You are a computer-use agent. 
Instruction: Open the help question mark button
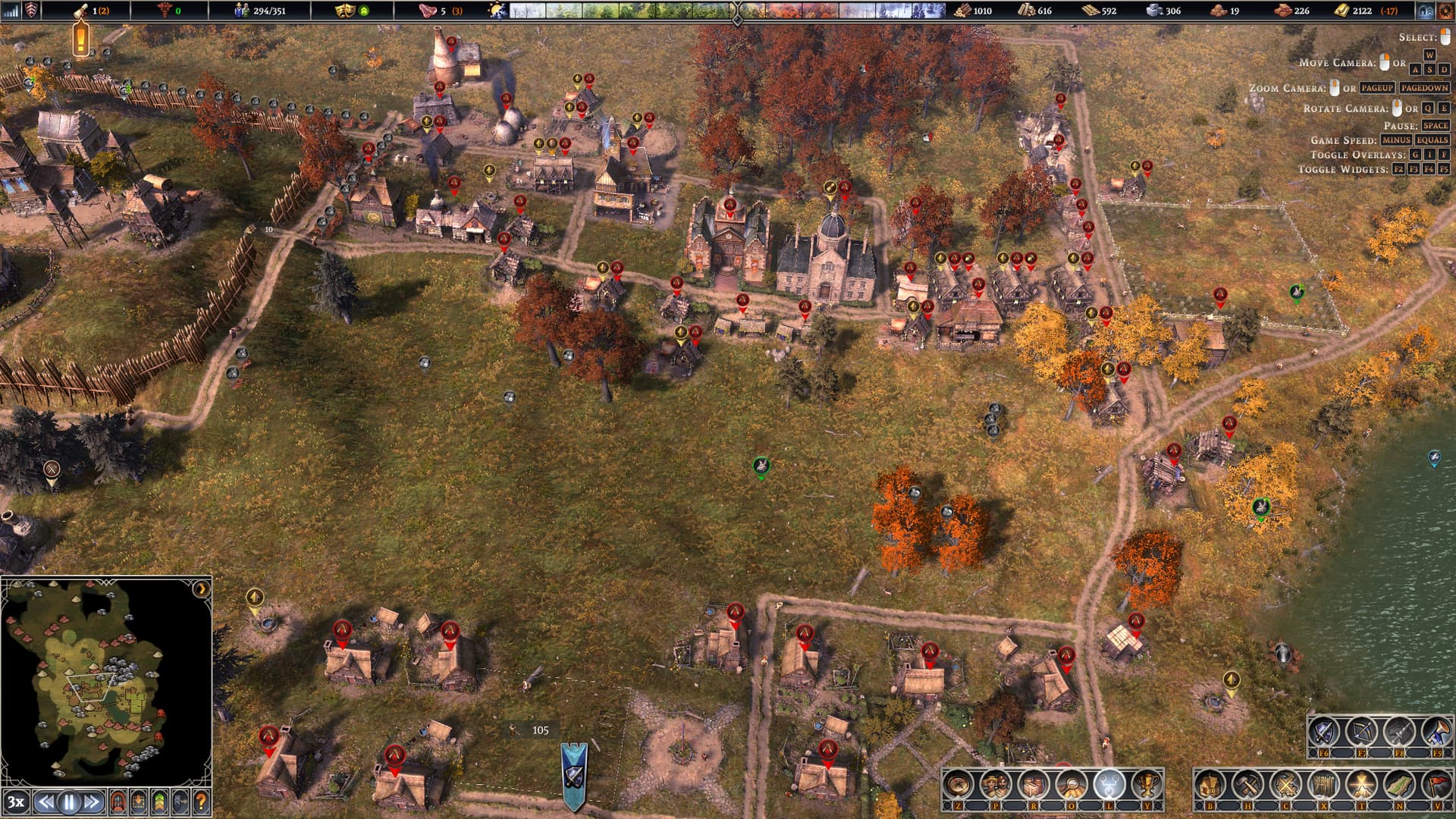coord(201,802)
